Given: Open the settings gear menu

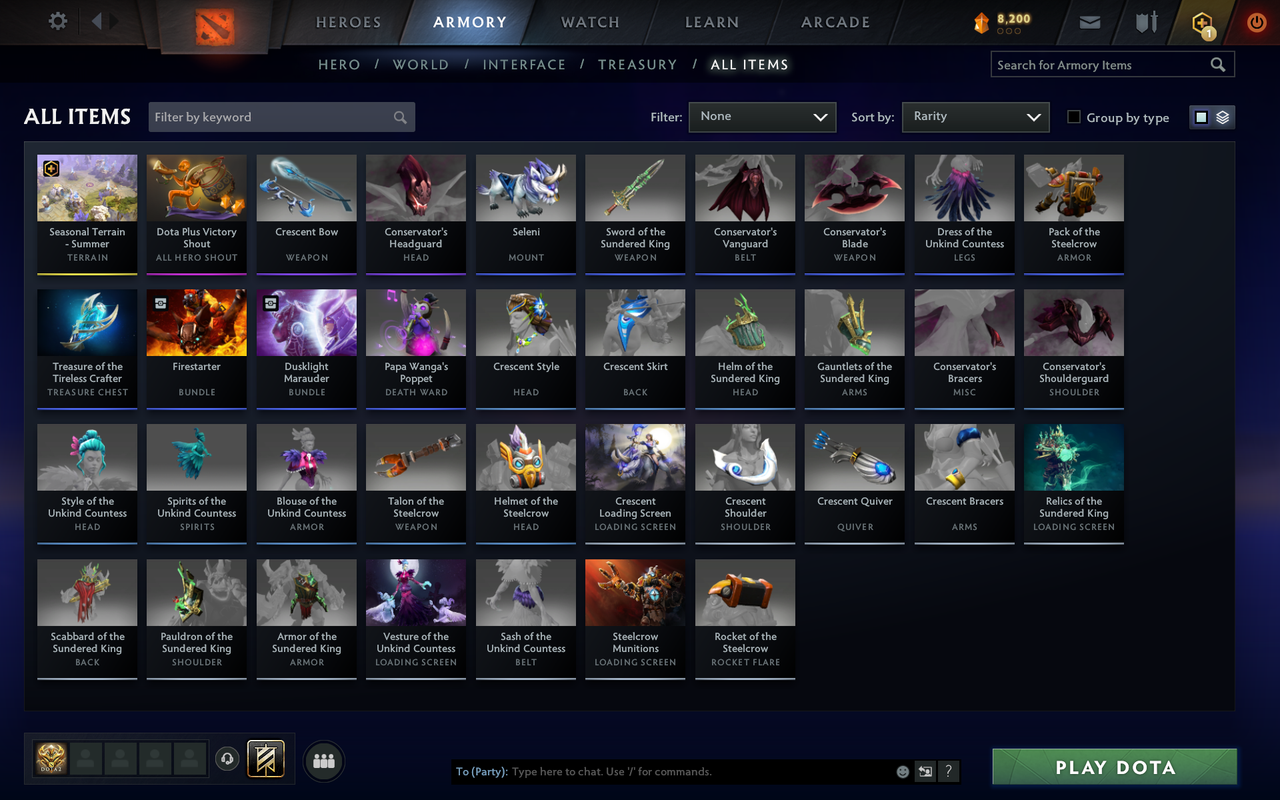Looking at the screenshot, I should point(57,21).
